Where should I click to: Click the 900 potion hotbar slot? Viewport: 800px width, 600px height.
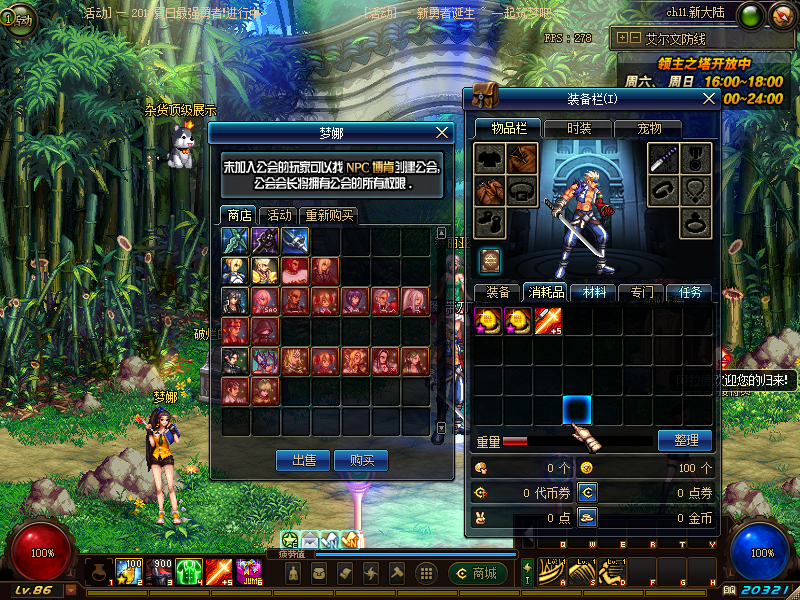[x=160, y=572]
